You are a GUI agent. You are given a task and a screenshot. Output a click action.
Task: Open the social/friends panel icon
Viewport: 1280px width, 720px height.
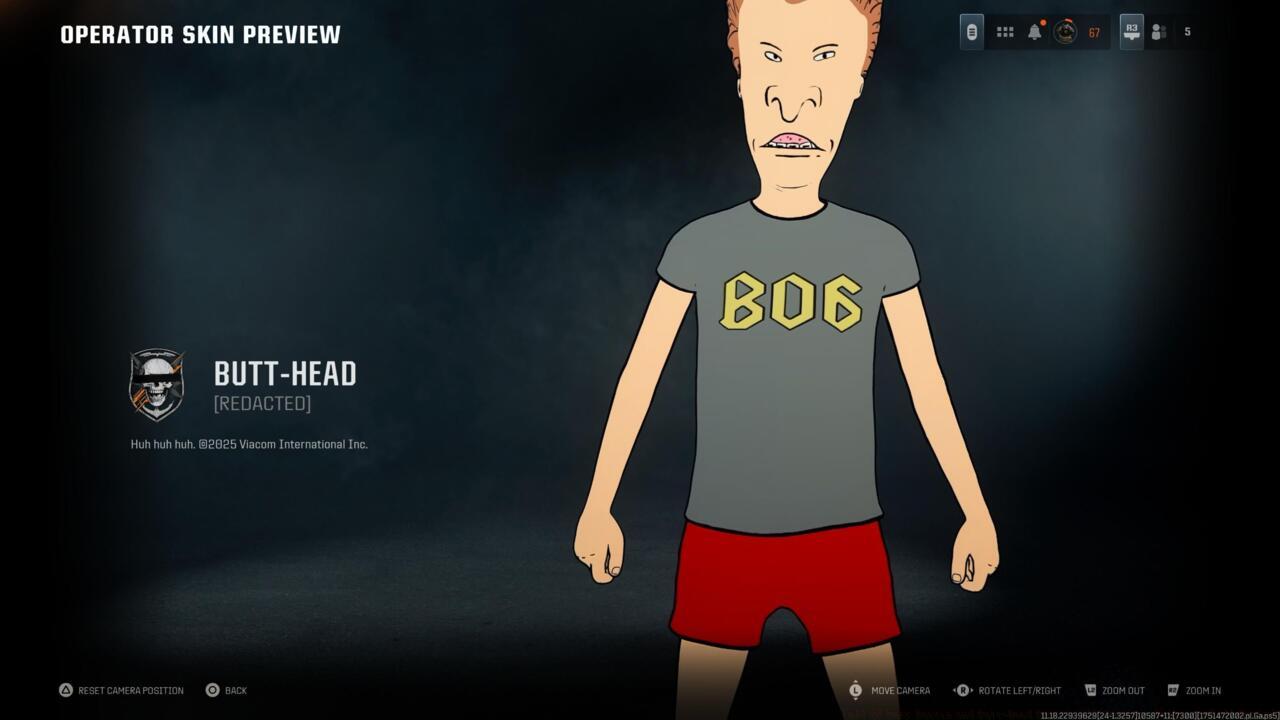[1158, 31]
